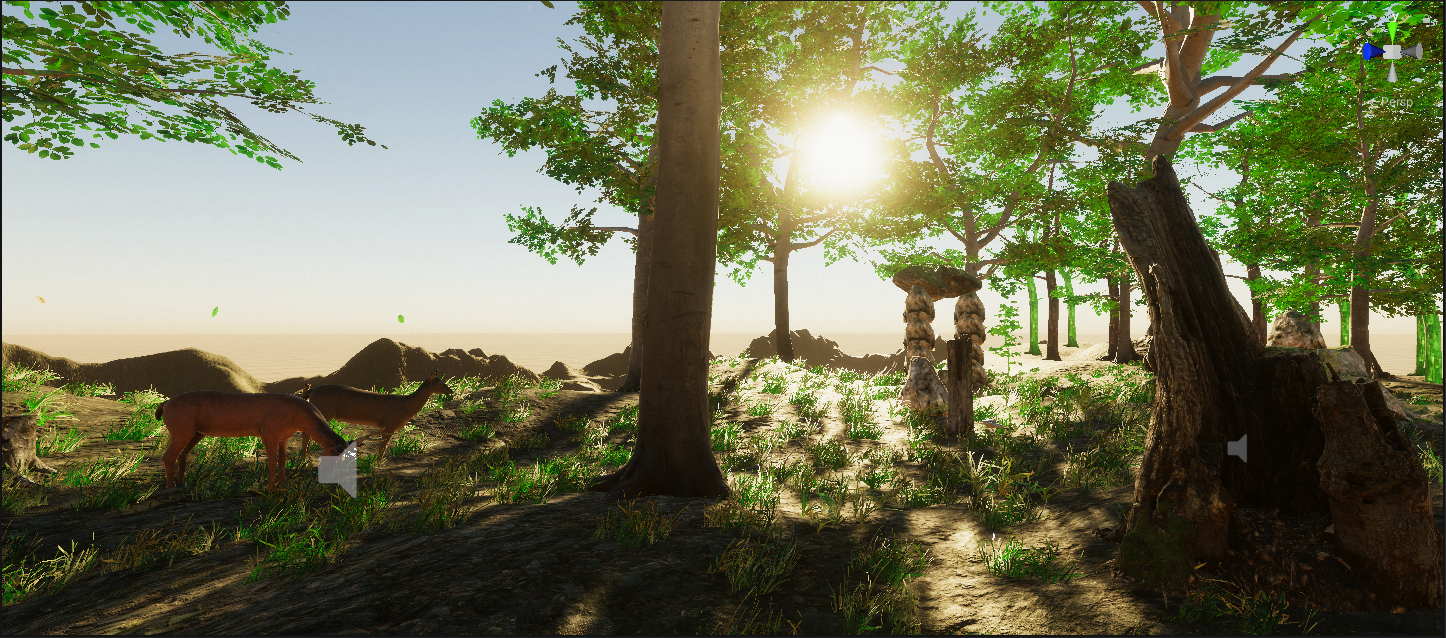Viewport: 1446px width, 638px height.
Task: Click the green Y axis cone on the gizmo
Action: pyautogui.click(x=1392, y=30)
